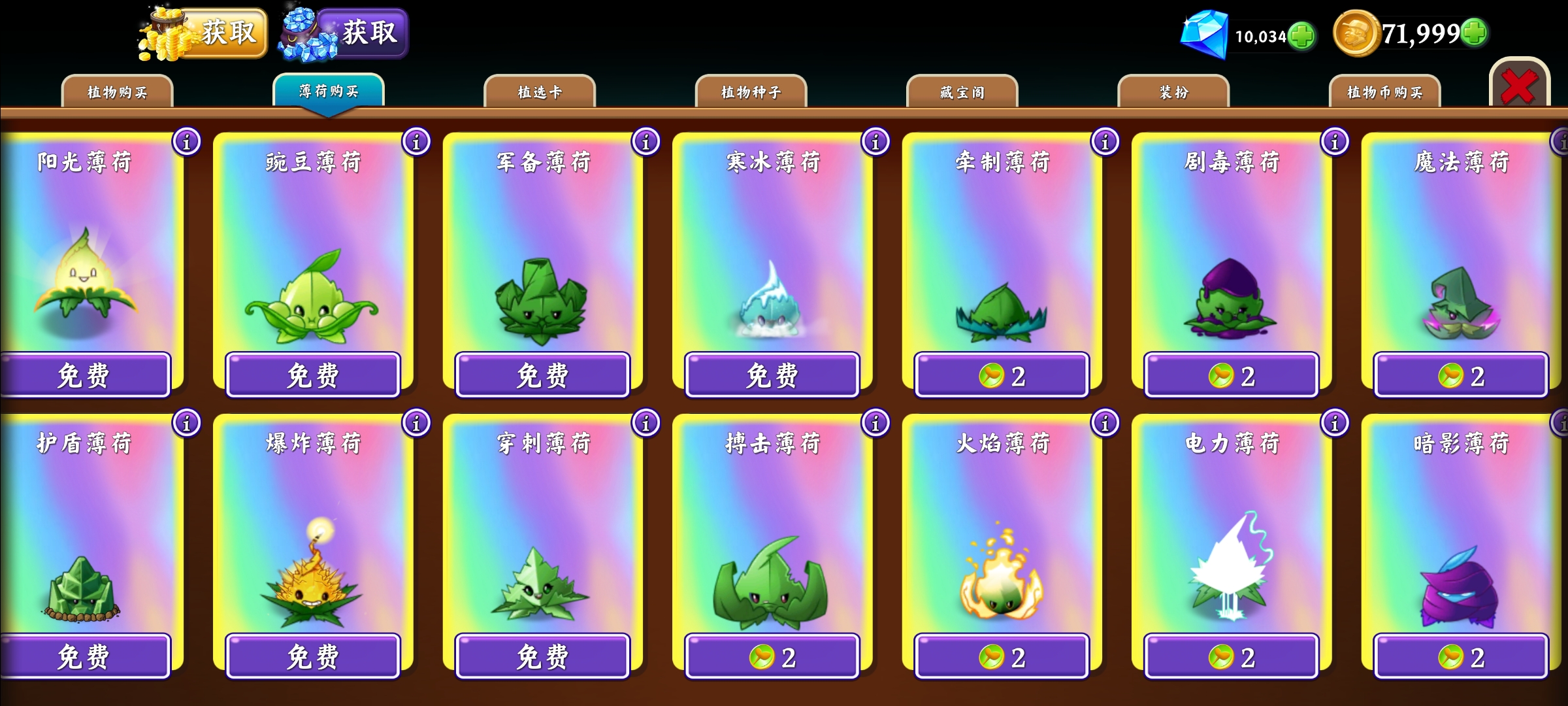The height and width of the screenshot is (706, 1568).
Task: Claim the free 爆炸薄荷 card
Action: click(313, 656)
